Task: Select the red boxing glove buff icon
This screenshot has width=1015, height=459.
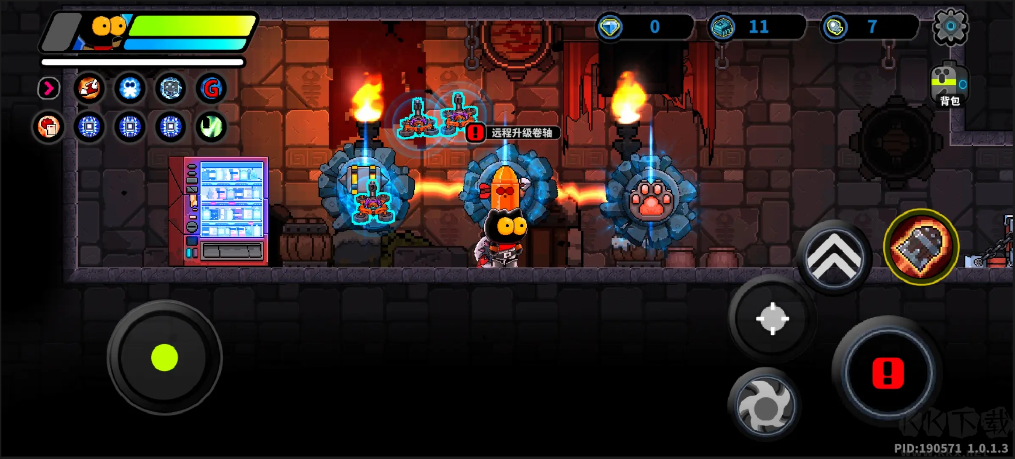Action: 48,127
